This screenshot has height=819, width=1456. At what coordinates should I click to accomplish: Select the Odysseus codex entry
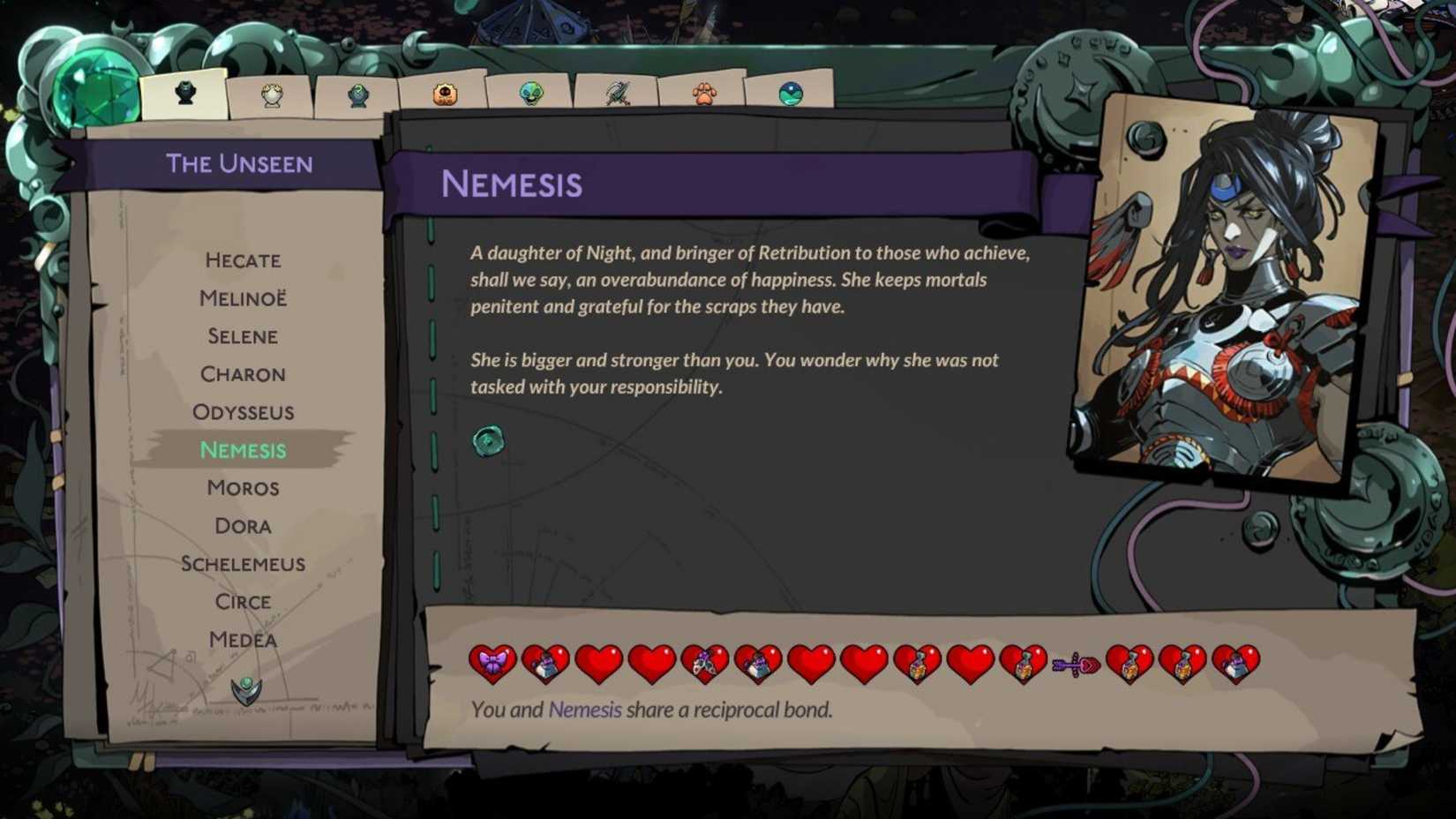(243, 412)
